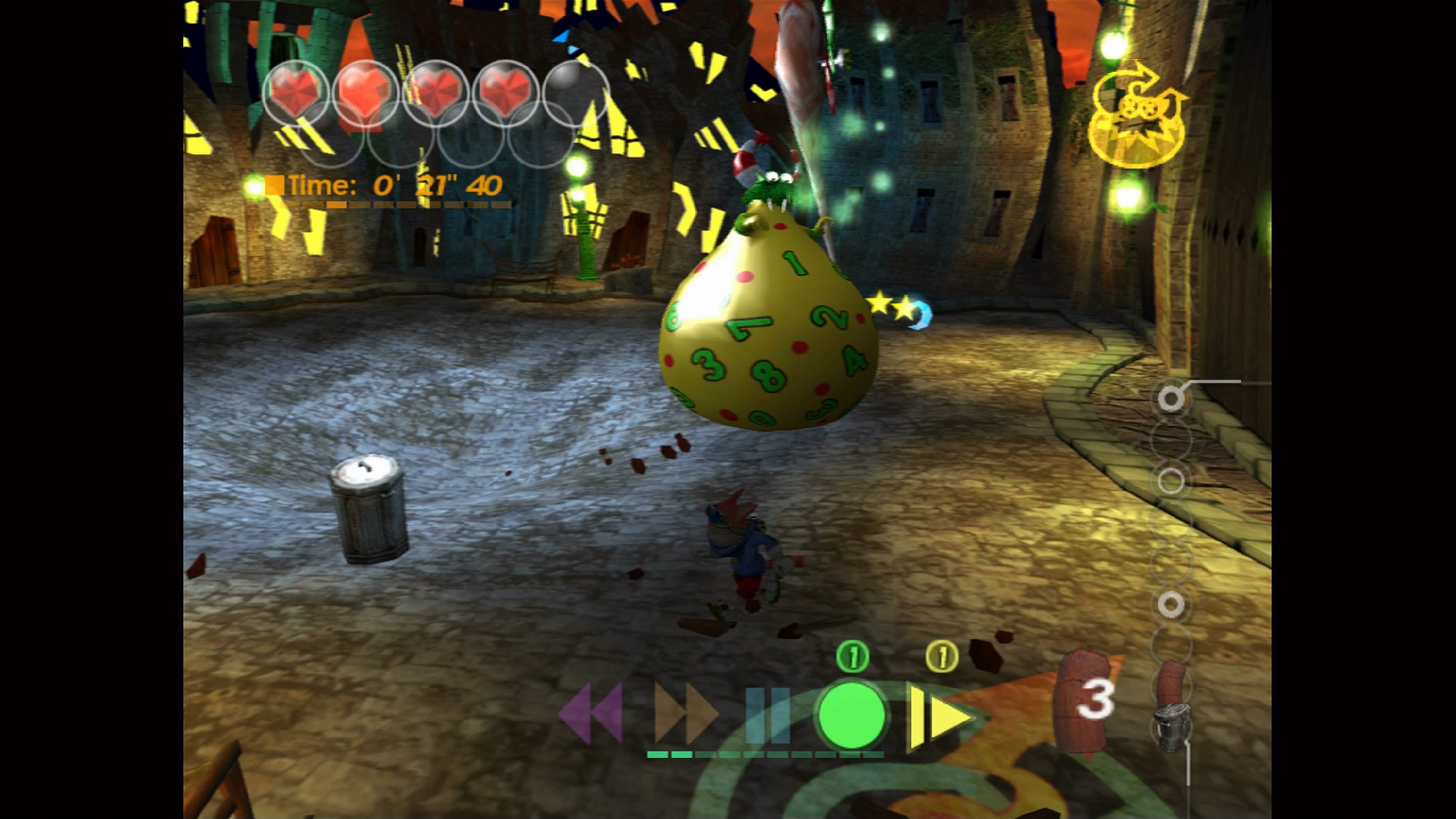Activate the purple rewind time control
This screenshot has height=819, width=1456.
click(591, 713)
